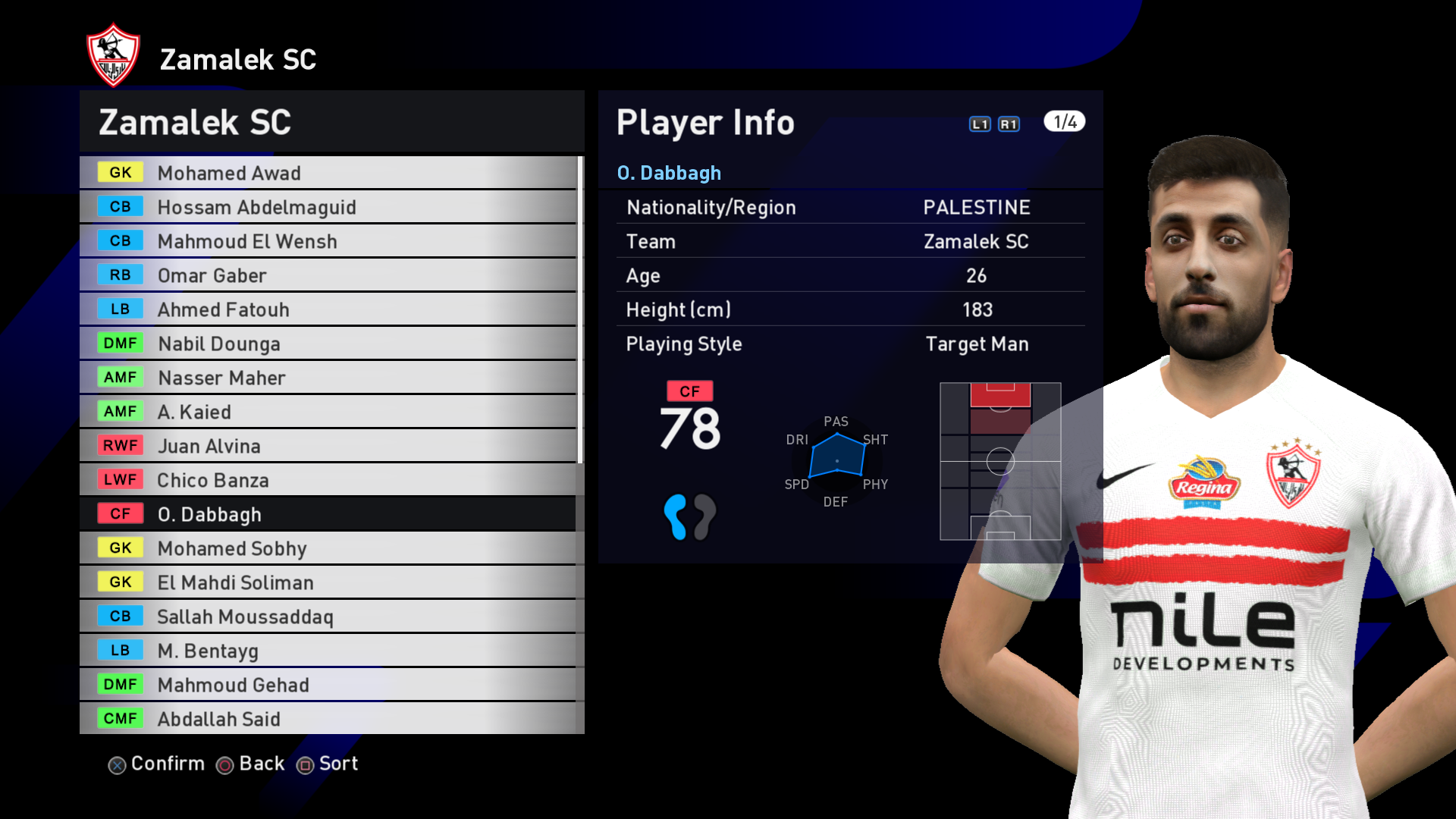
Task: Choose Hossam Abdelmaguid from the player list
Action: (x=328, y=207)
